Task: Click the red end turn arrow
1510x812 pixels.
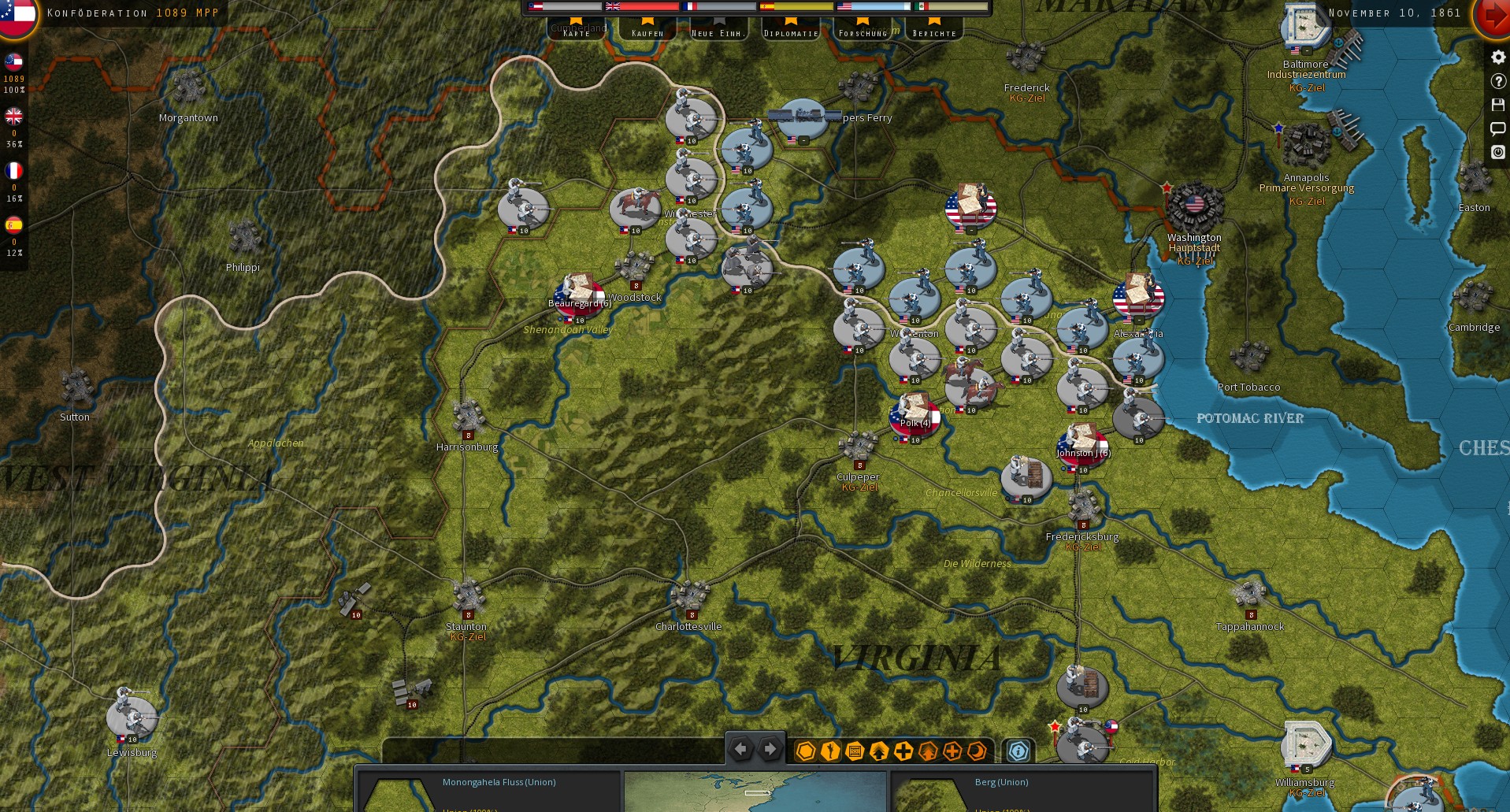Action: pyautogui.click(x=1494, y=14)
